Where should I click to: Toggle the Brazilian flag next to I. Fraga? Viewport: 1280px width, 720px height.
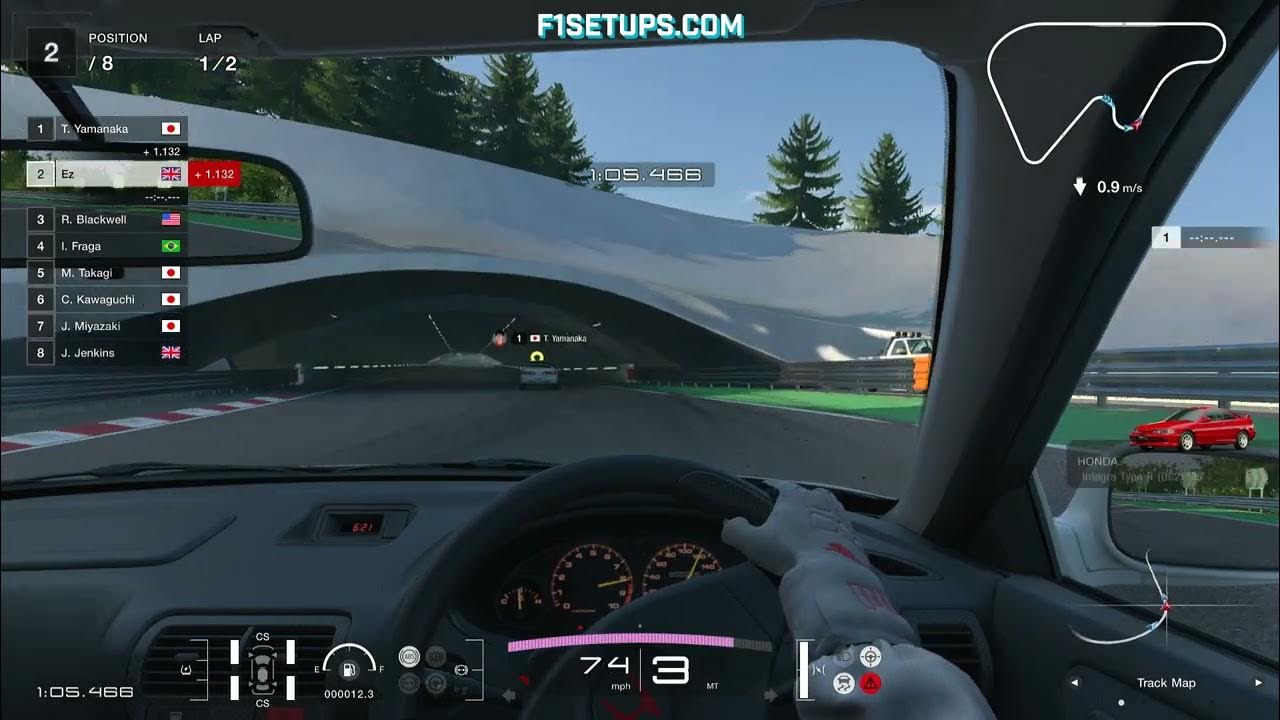tap(170, 245)
